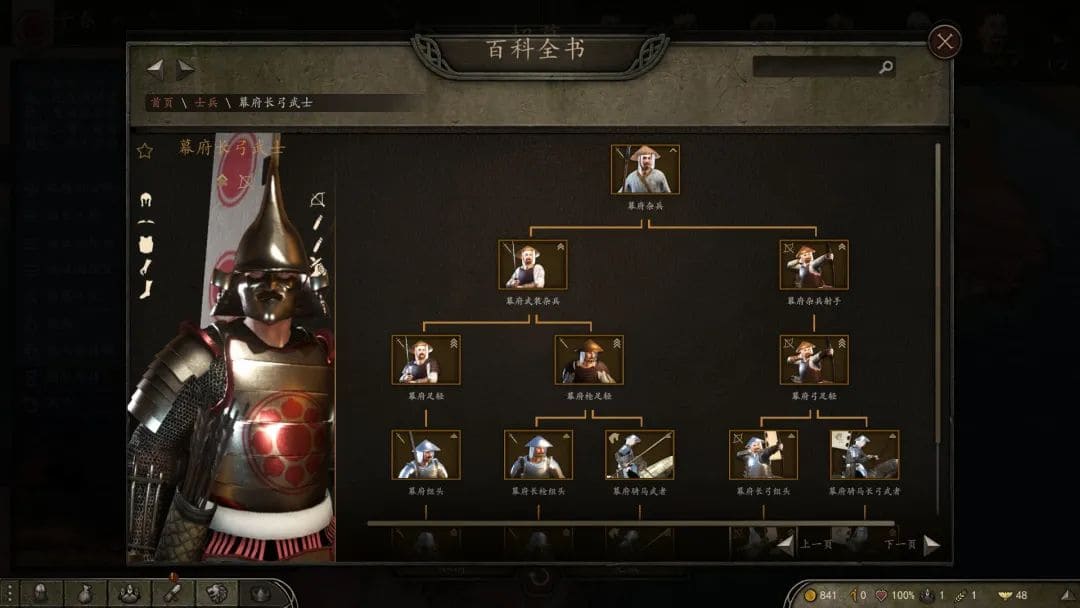Go back with the left arrow
This screenshot has width=1080, height=608.
[x=155, y=69]
